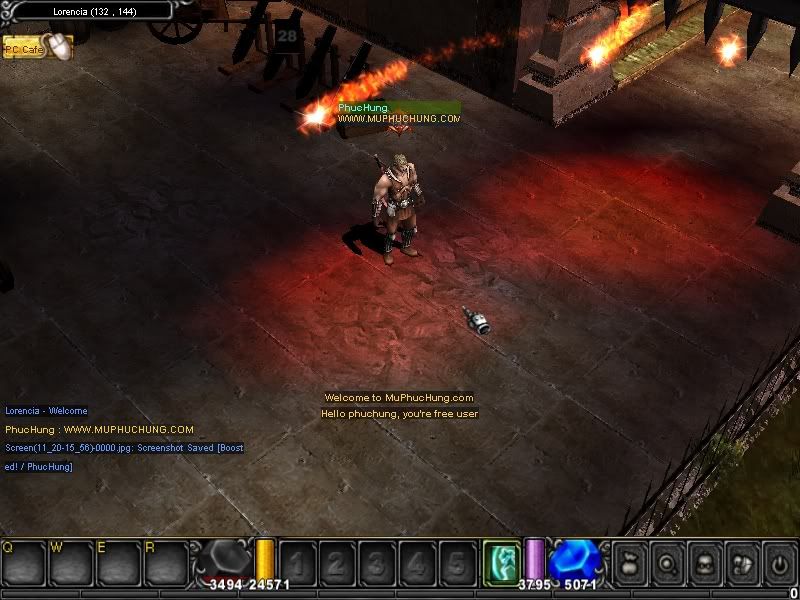Click the PC Cafe button
Image resolution: width=800 pixels, height=600 pixels.
26,47
